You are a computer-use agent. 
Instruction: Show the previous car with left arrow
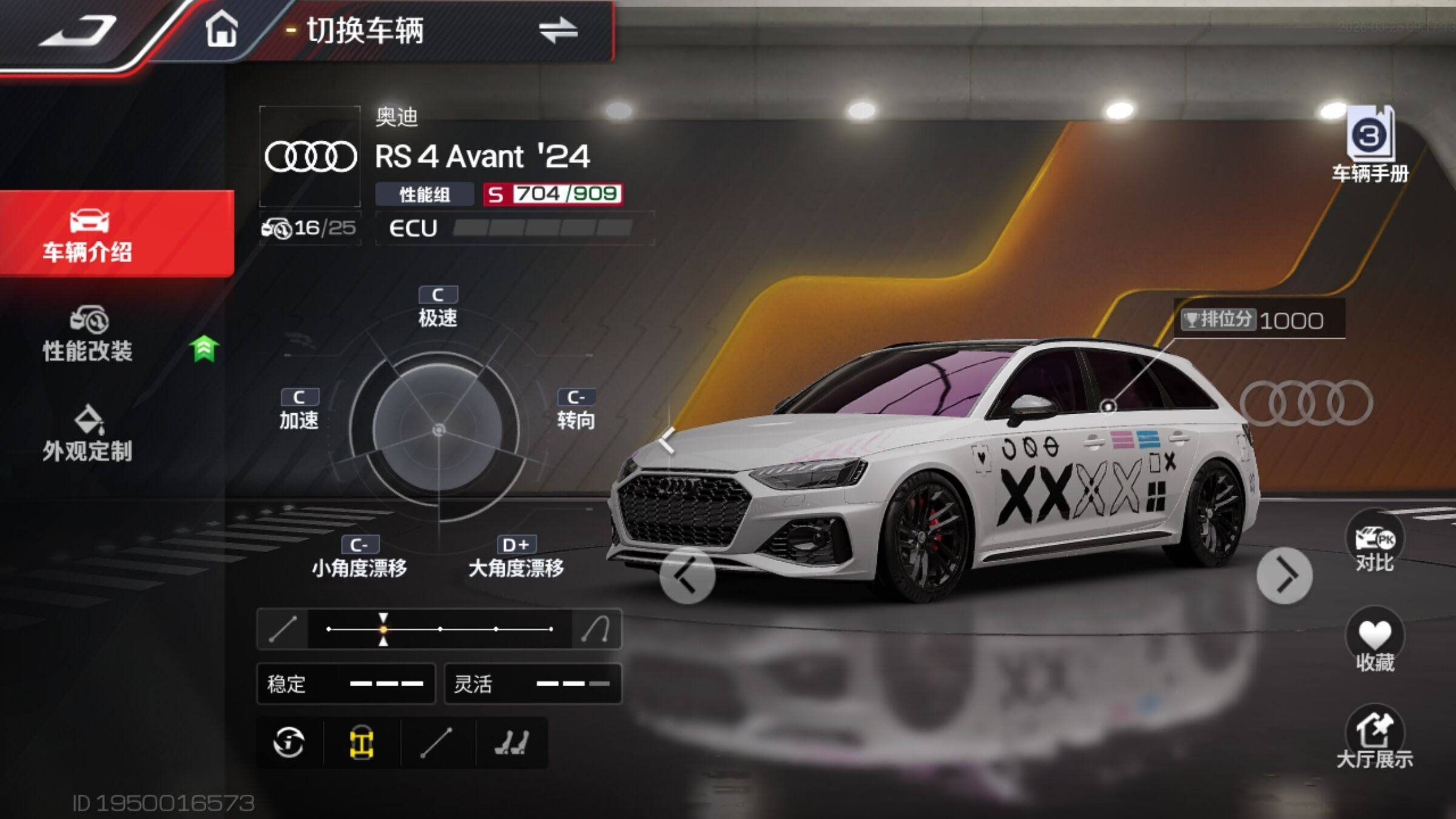pyautogui.click(x=687, y=576)
